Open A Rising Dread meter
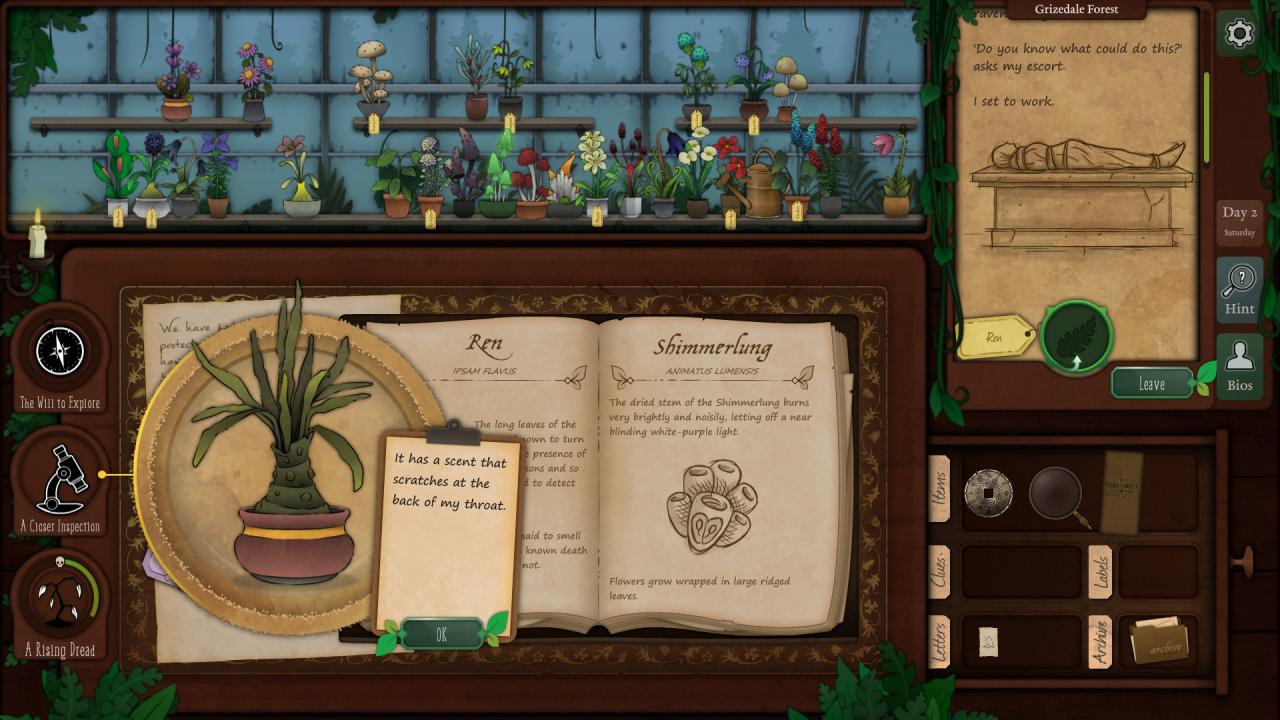 [60, 600]
